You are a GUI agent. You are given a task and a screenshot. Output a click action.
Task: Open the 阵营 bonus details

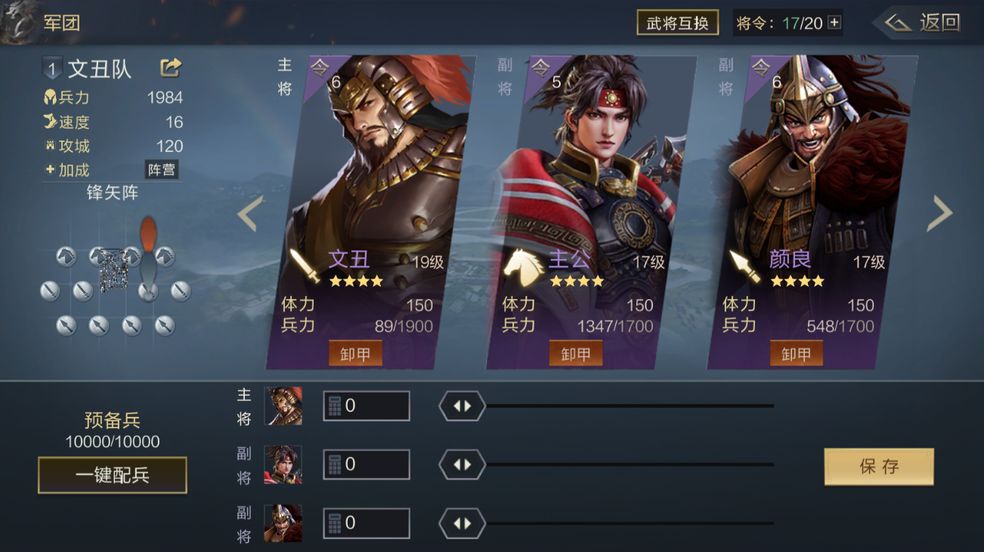[x=161, y=169]
